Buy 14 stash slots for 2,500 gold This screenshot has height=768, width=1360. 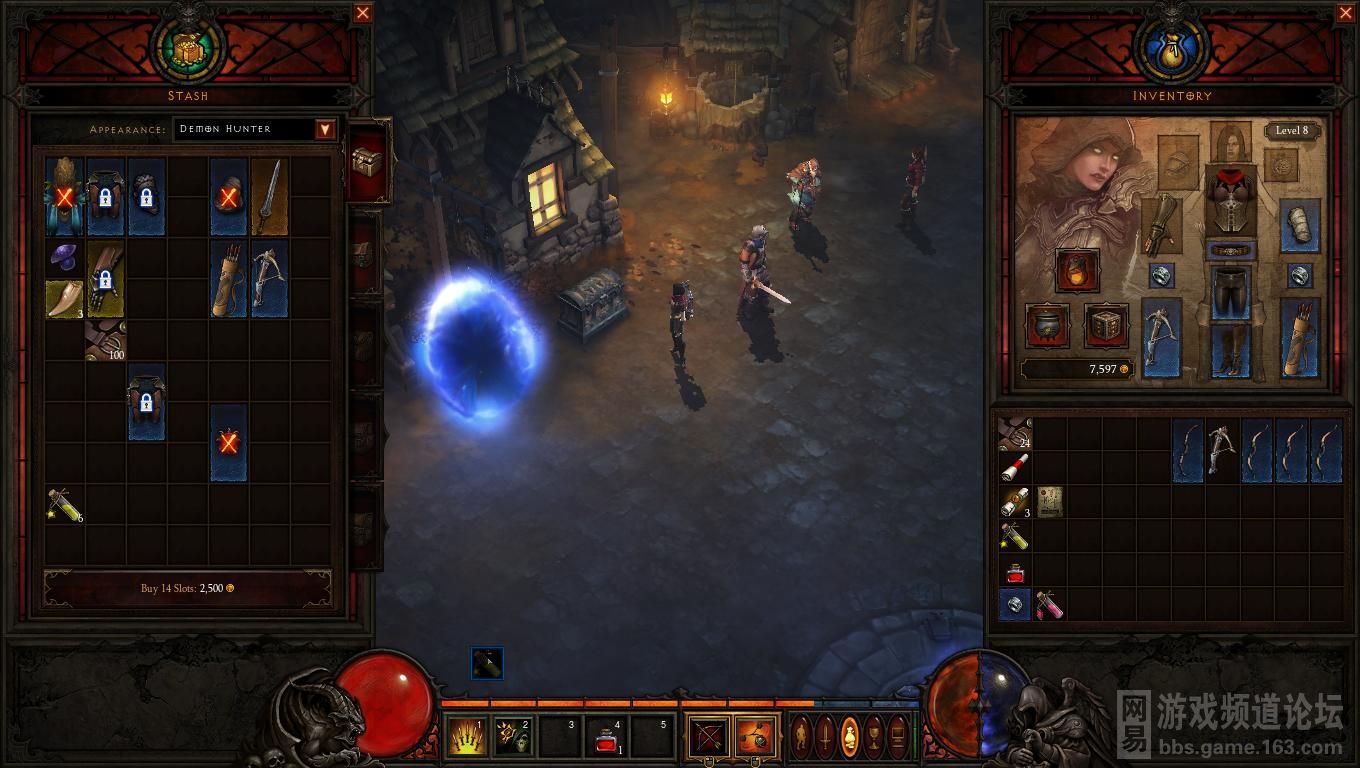tap(188, 588)
